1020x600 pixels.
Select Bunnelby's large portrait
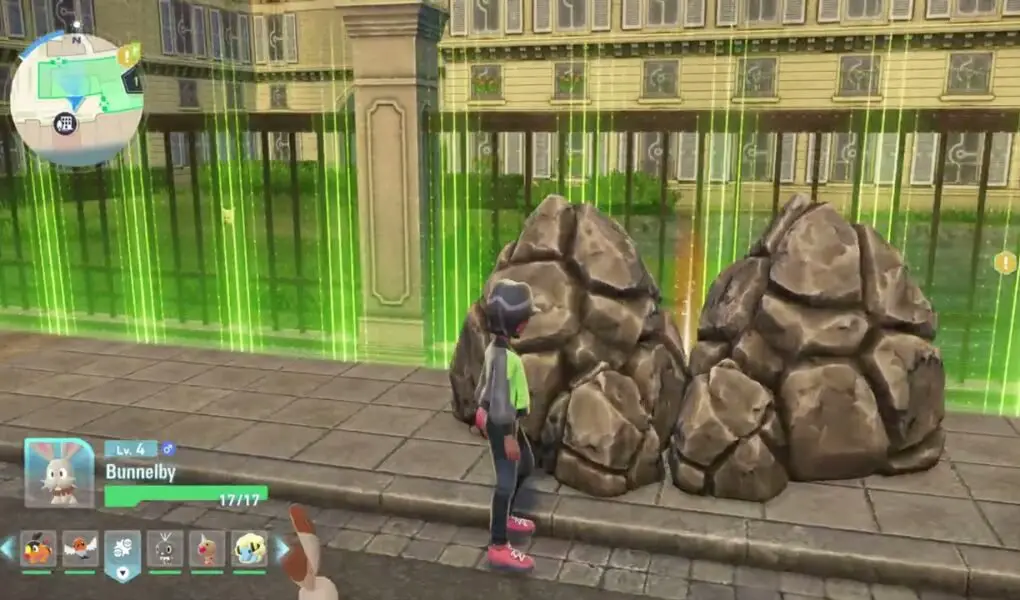pyautogui.click(x=59, y=473)
